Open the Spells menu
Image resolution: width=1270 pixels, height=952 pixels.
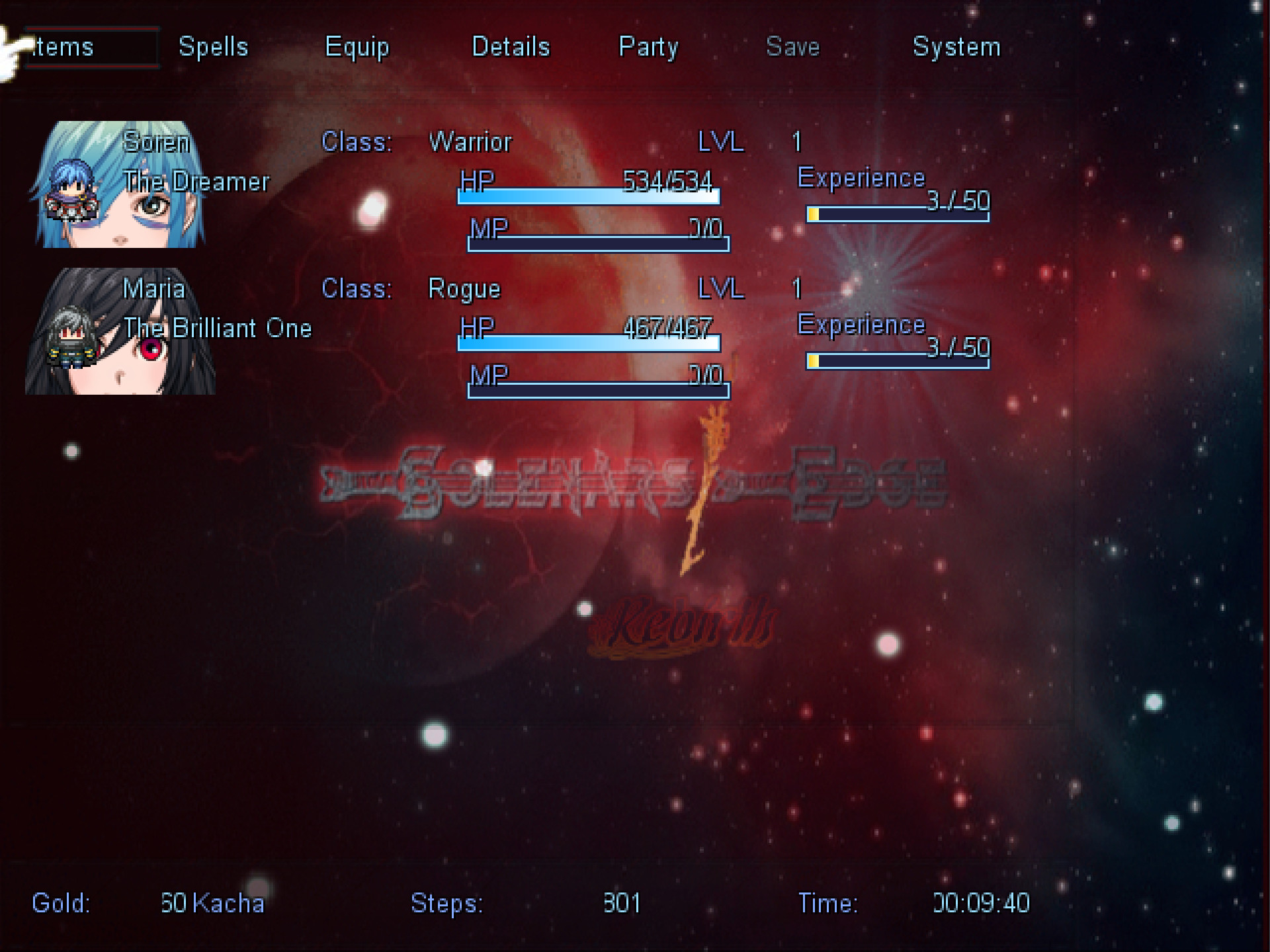(x=213, y=46)
